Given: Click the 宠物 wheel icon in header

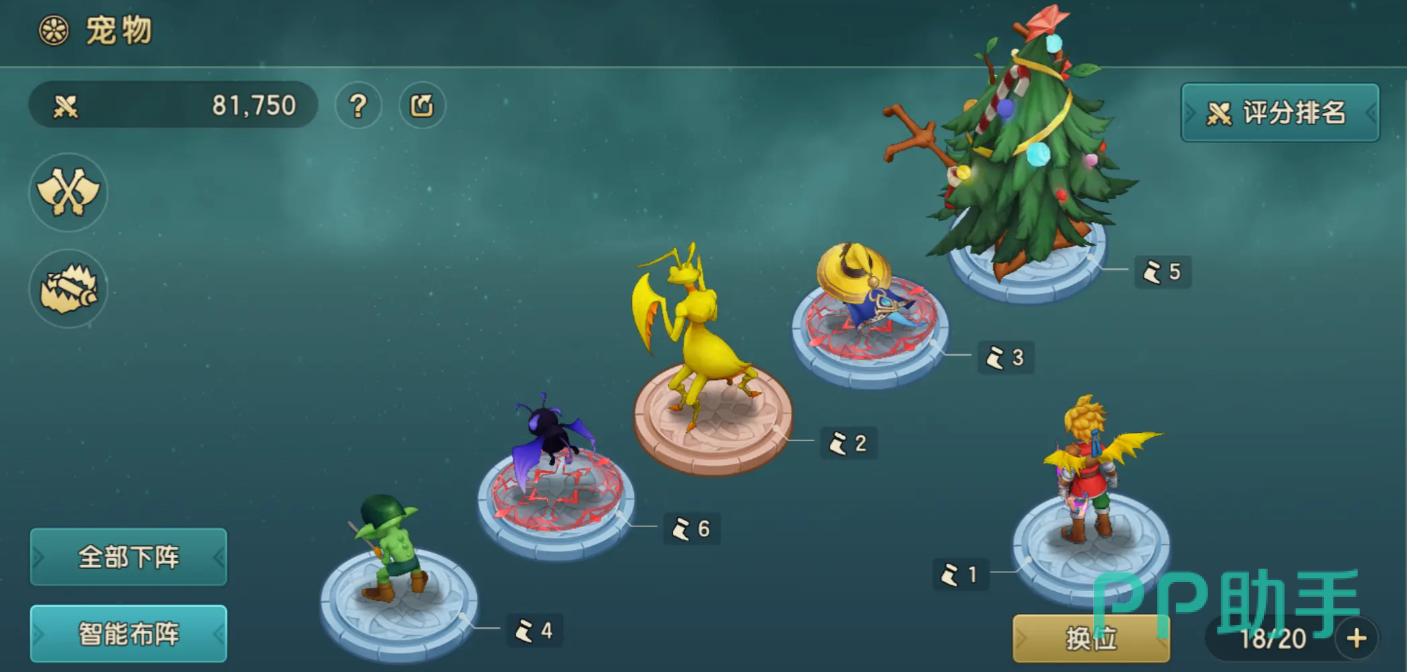Looking at the screenshot, I should (53, 31).
